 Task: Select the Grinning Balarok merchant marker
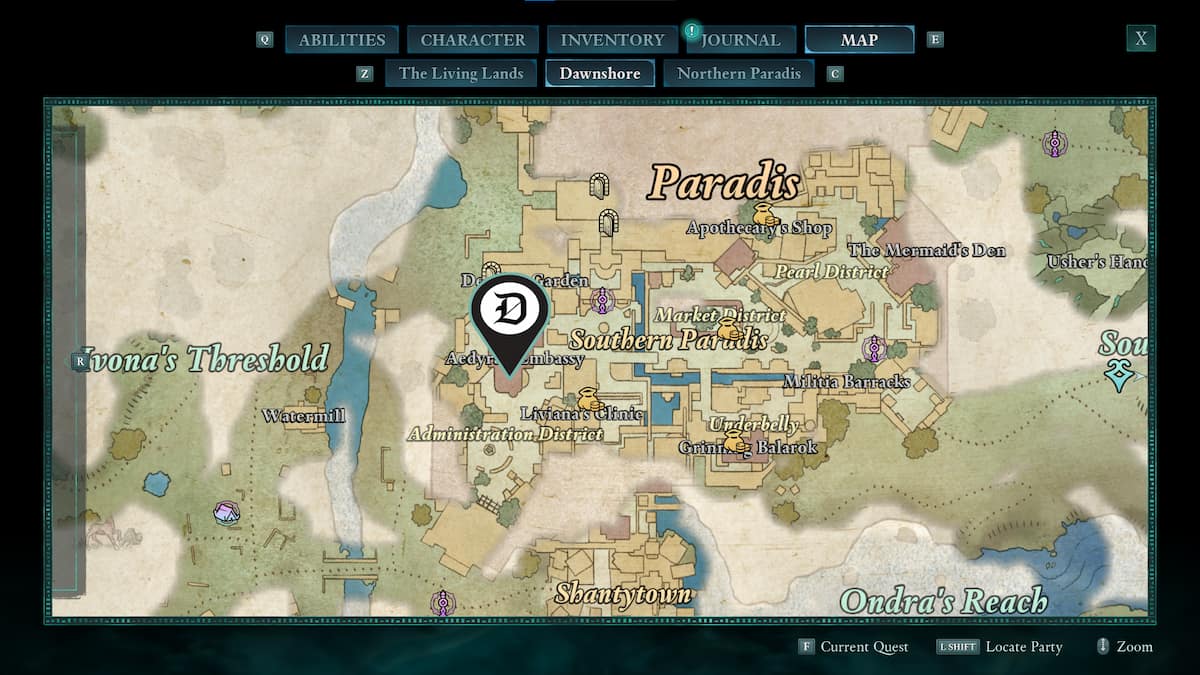click(736, 442)
